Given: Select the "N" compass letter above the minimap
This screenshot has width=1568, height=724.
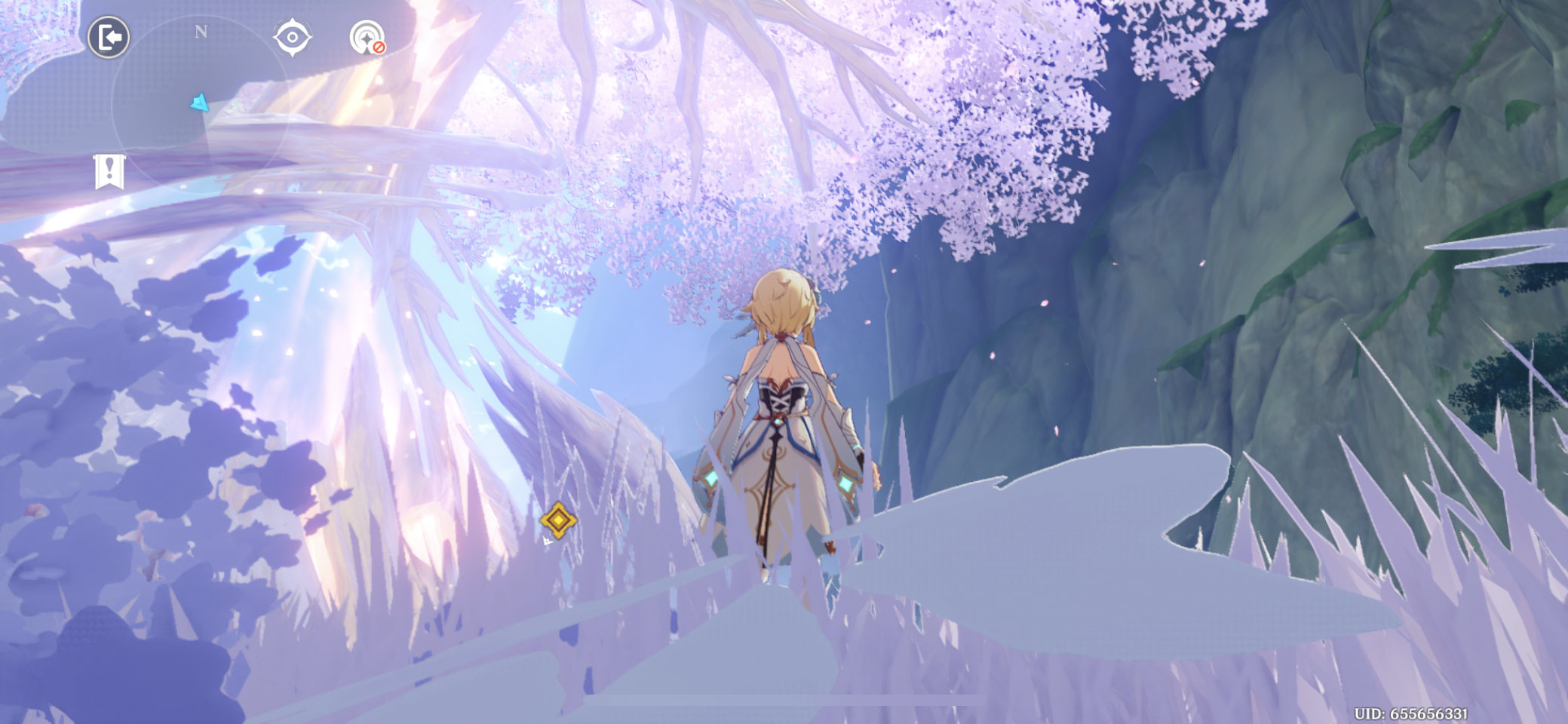Looking at the screenshot, I should coord(201,32).
